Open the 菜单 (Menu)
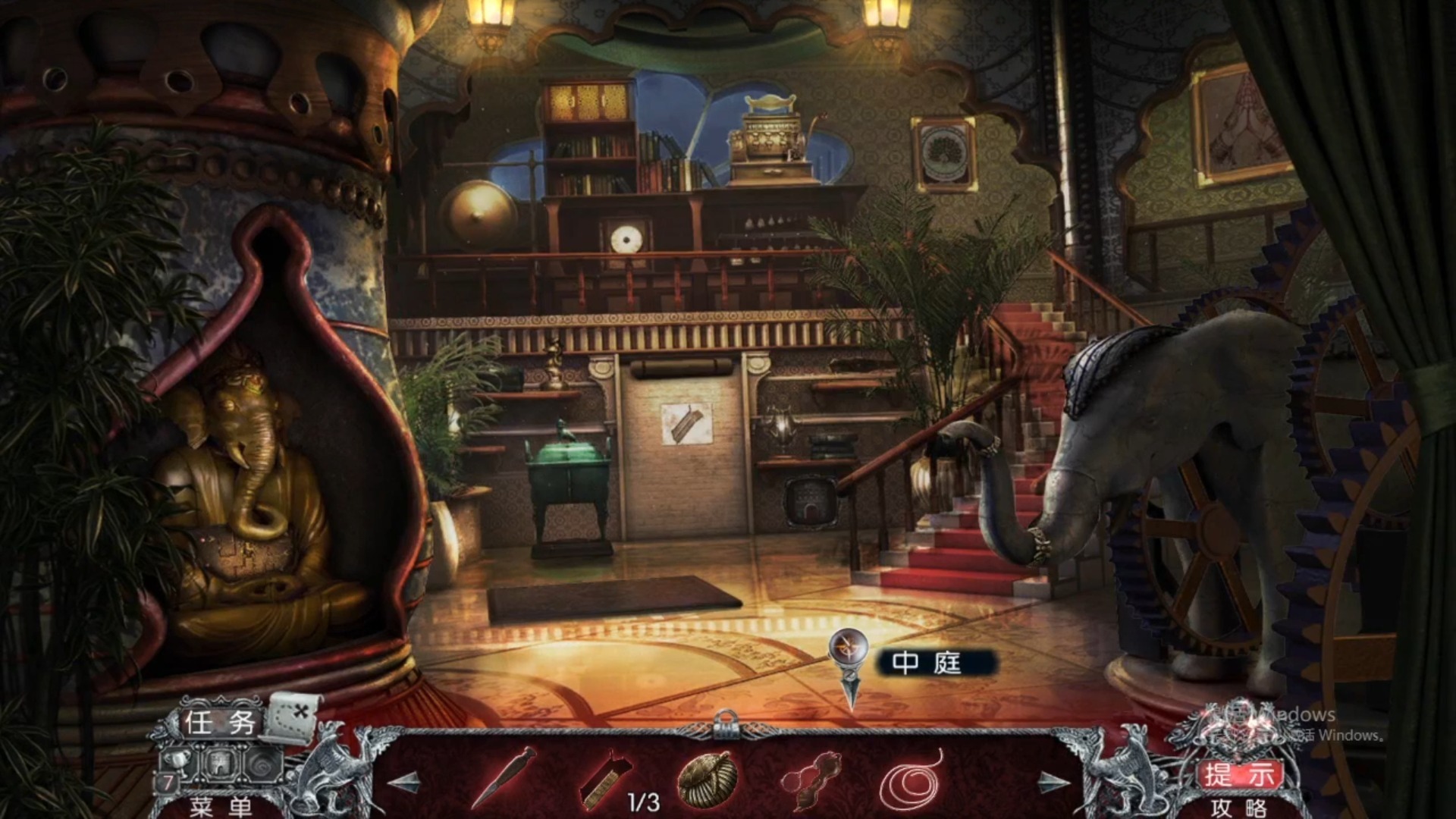 pyautogui.click(x=220, y=807)
